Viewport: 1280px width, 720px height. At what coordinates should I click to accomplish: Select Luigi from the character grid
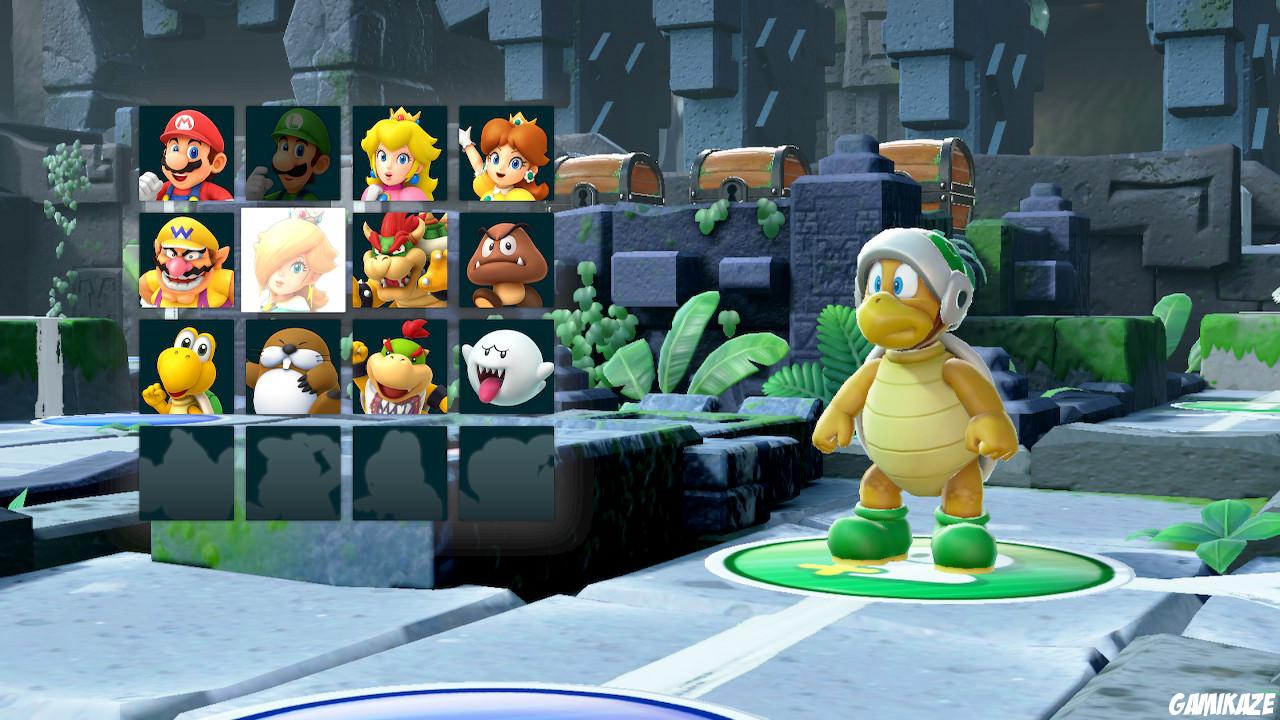coord(296,152)
